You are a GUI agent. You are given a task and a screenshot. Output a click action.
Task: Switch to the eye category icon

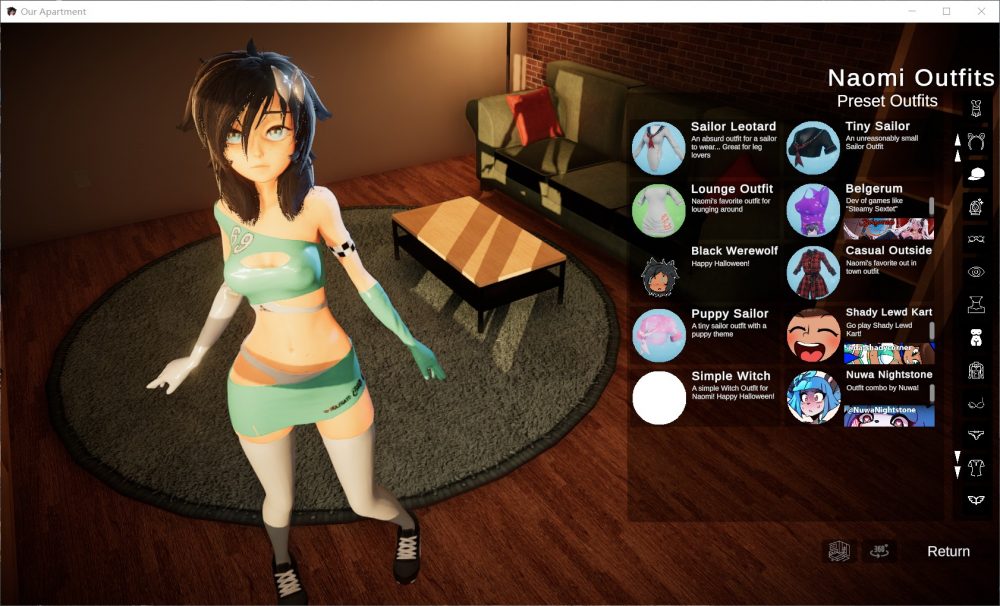point(976,271)
